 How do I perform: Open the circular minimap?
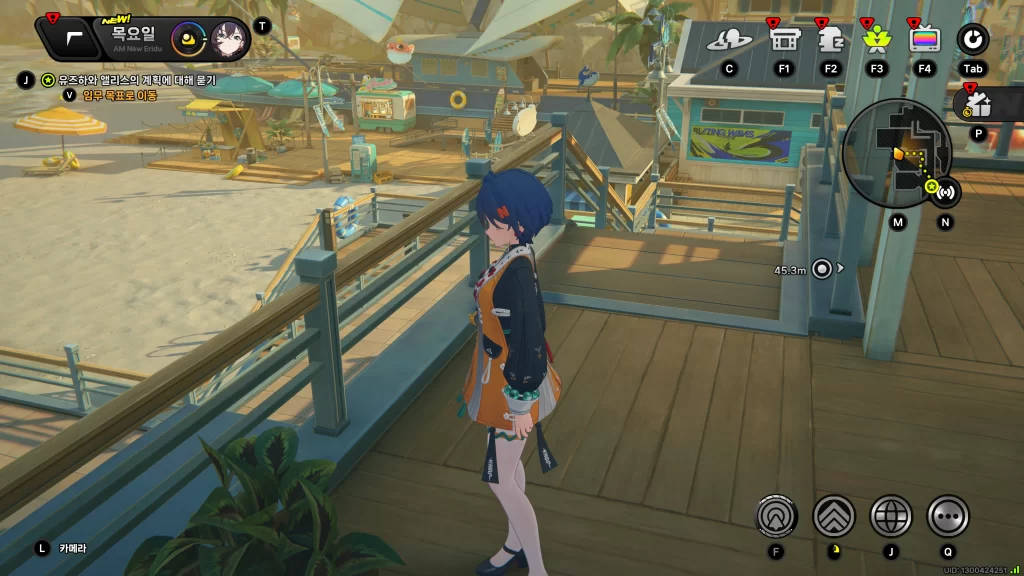[x=897, y=152]
